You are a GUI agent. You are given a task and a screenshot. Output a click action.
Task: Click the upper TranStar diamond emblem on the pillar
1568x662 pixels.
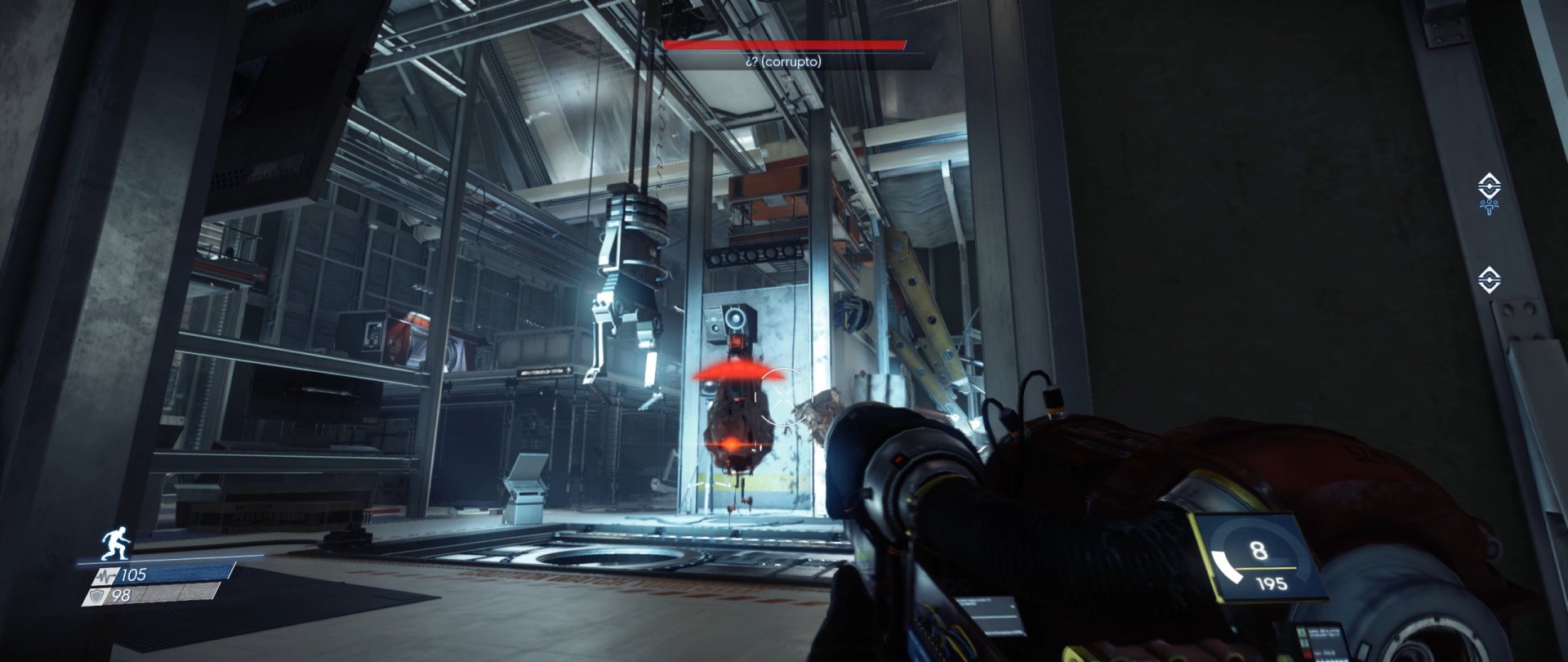[1489, 185]
